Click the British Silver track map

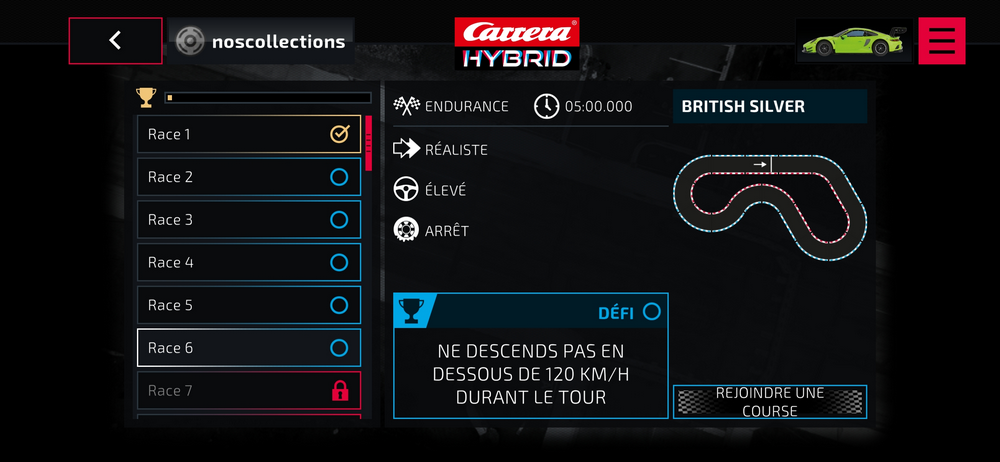click(769, 207)
